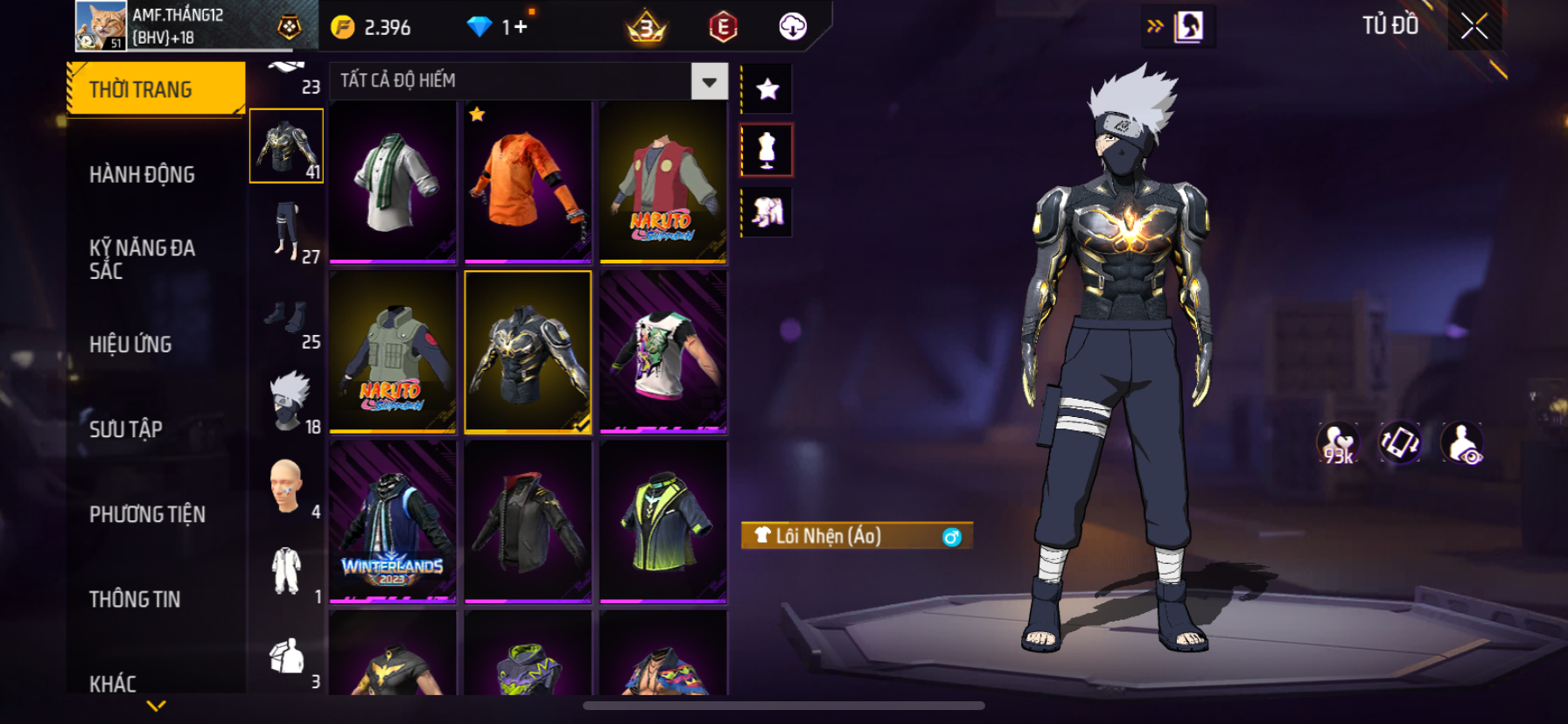Choose the pants category with 27 items
This screenshot has height=724, width=1568.
(x=287, y=232)
